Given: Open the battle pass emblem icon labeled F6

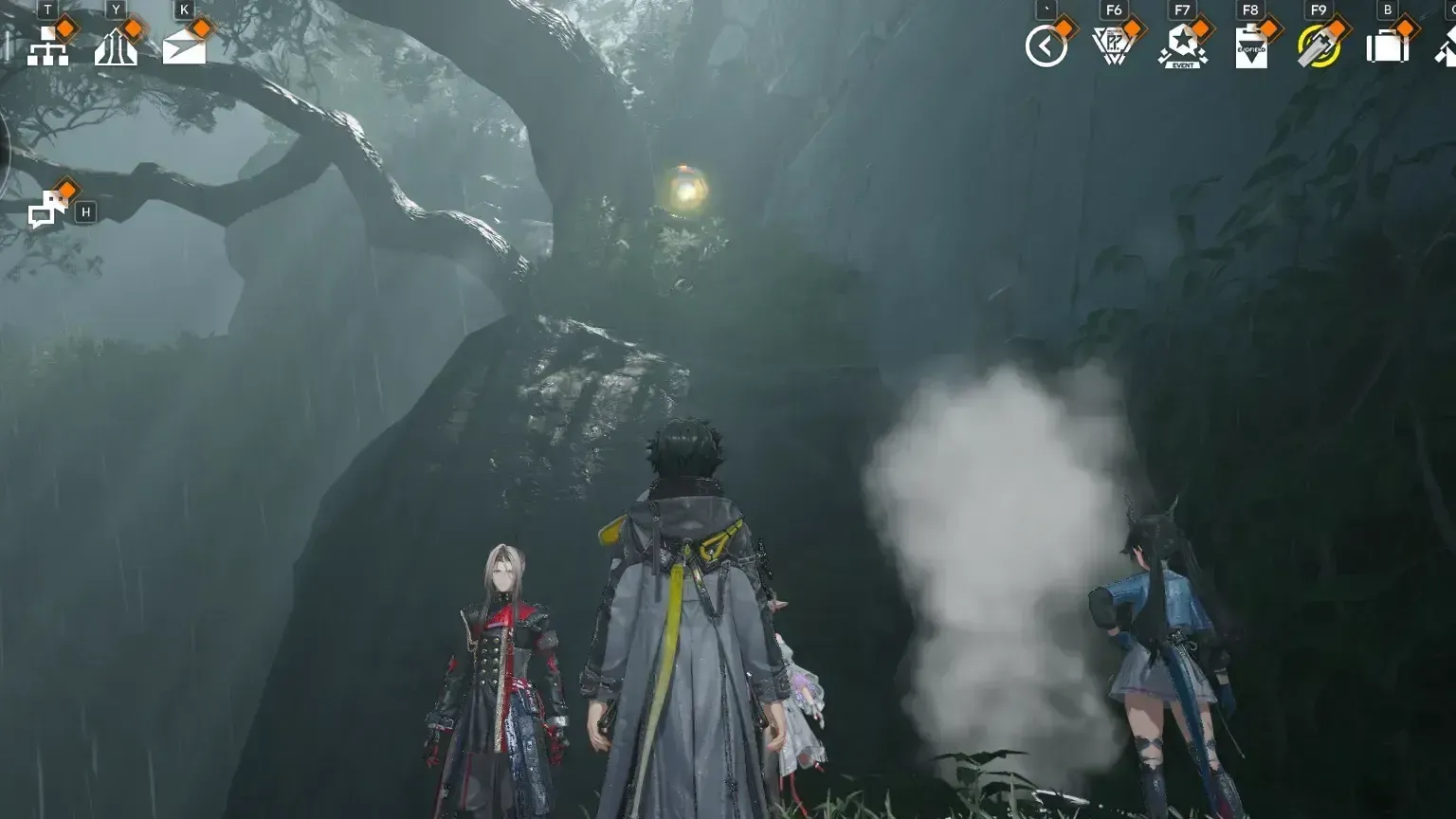Looking at the screenshot, I should click(1113, 45).
